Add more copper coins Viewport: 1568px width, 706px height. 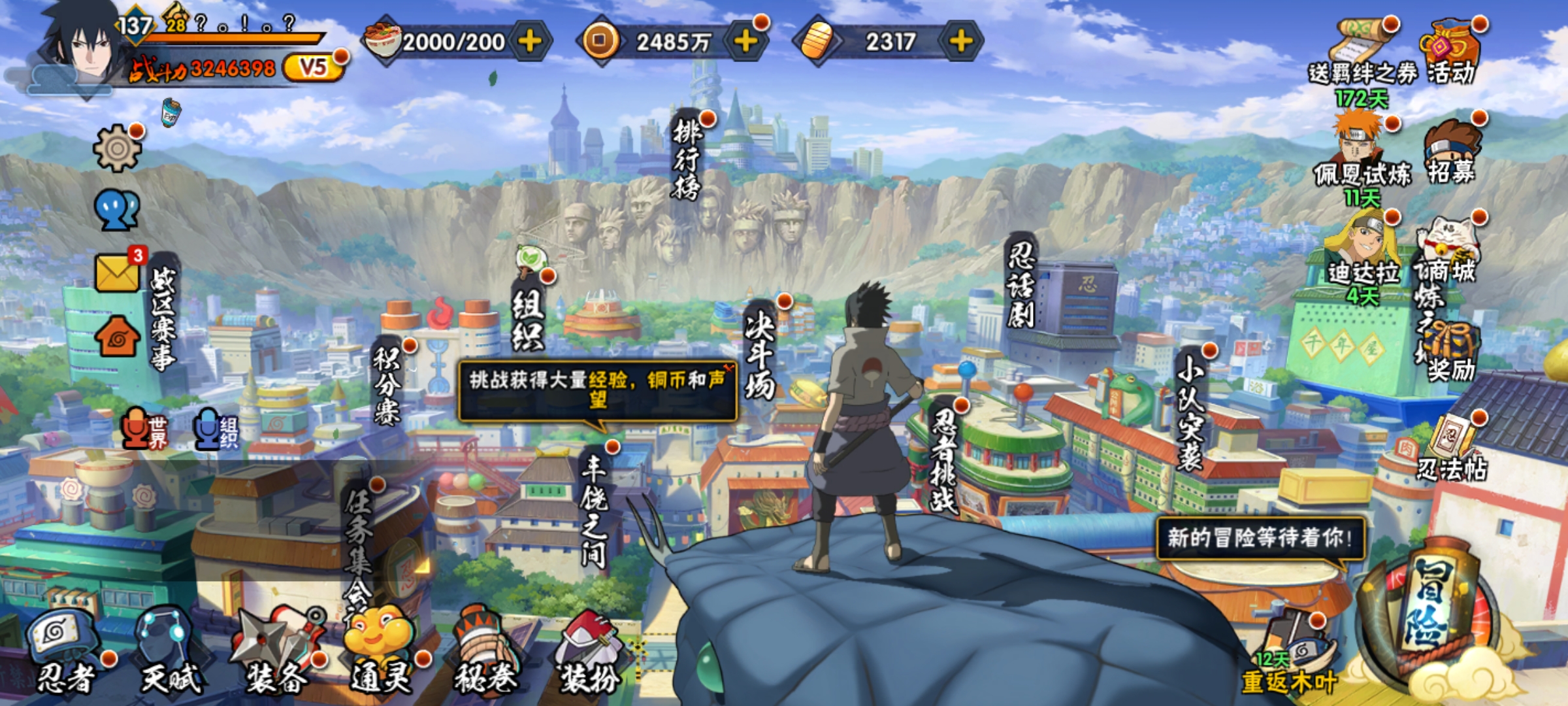(x=745, y=42)
